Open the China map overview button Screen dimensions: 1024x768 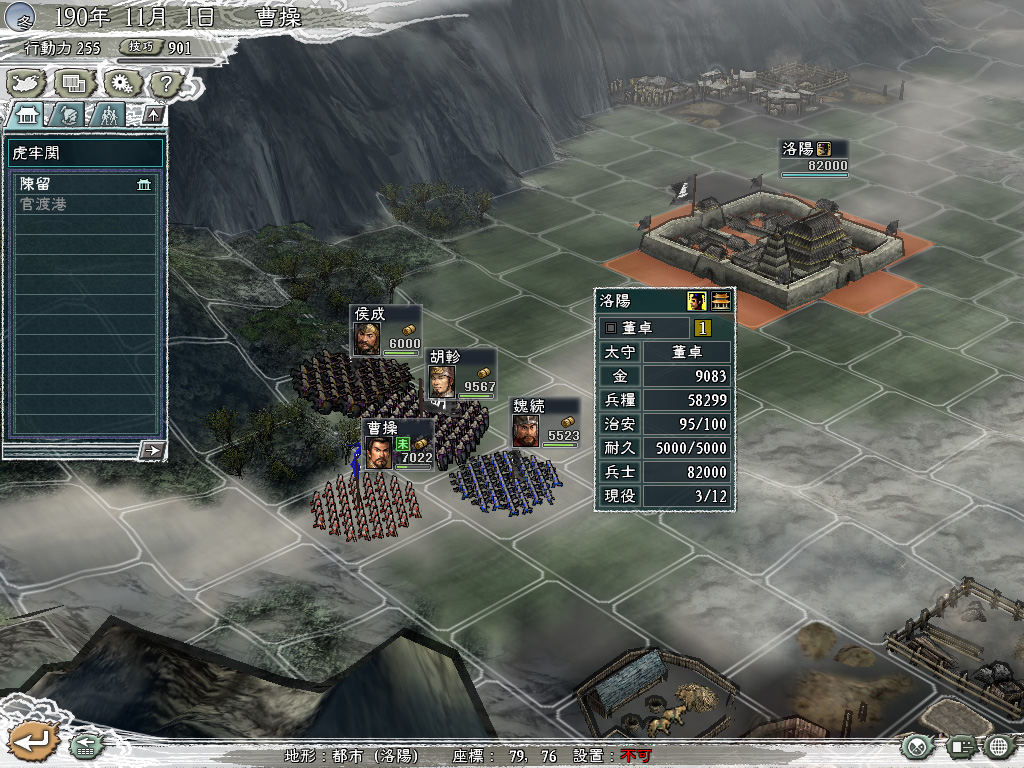27,83
